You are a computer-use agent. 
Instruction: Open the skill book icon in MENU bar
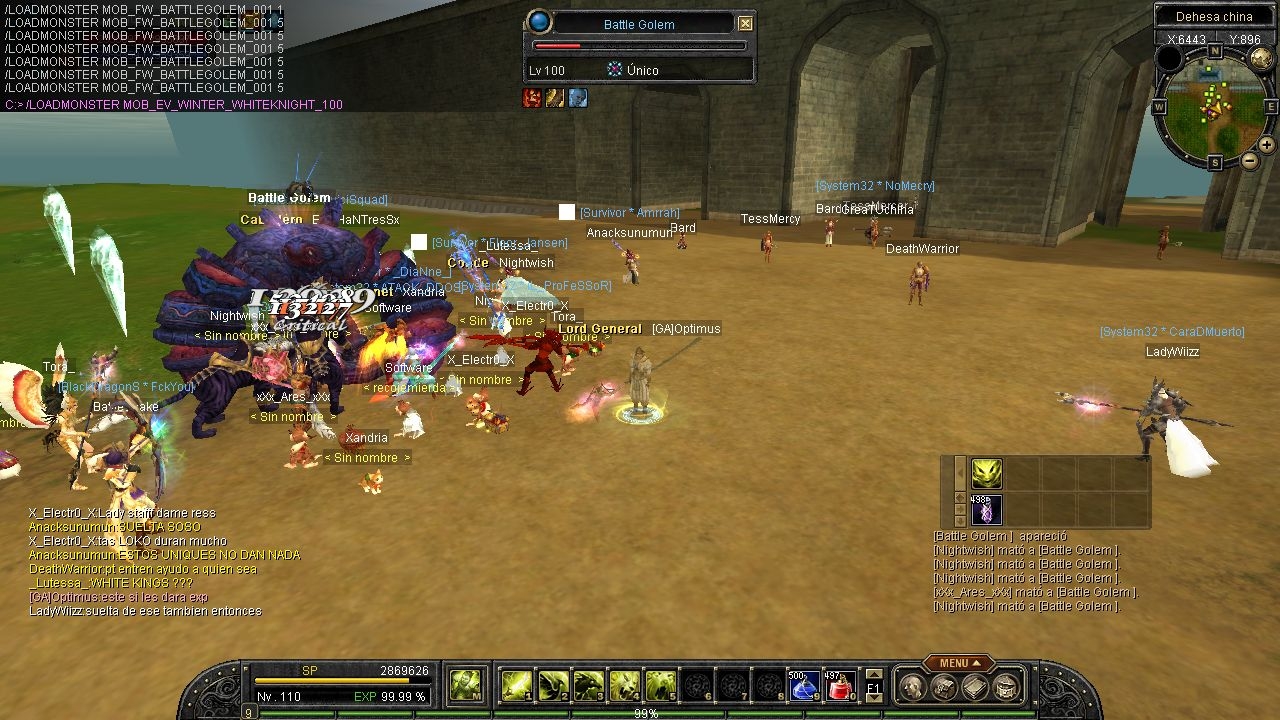coord(974,686)
